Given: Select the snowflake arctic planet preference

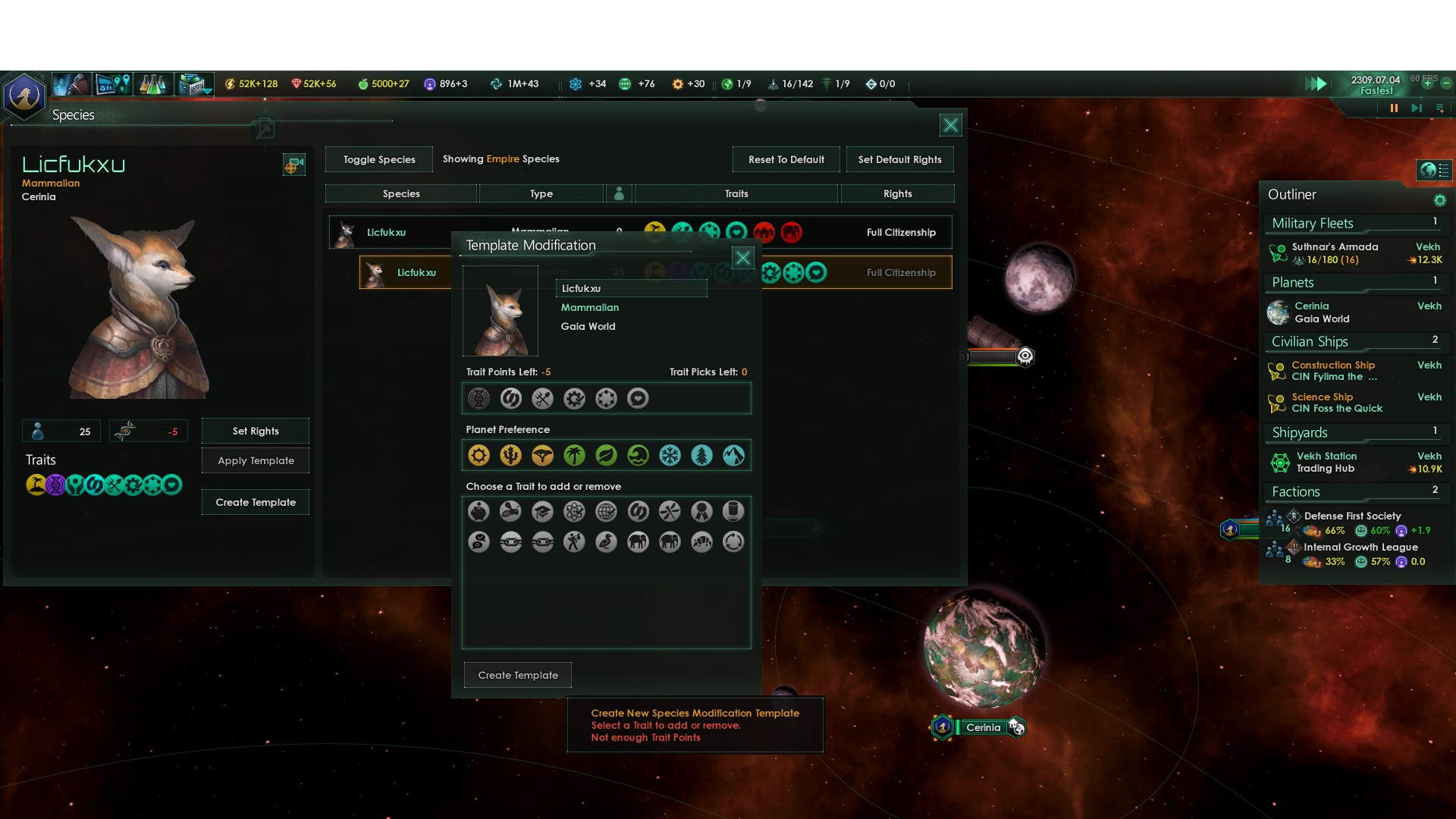Looking at the screenshot, I should pos(670,455).
